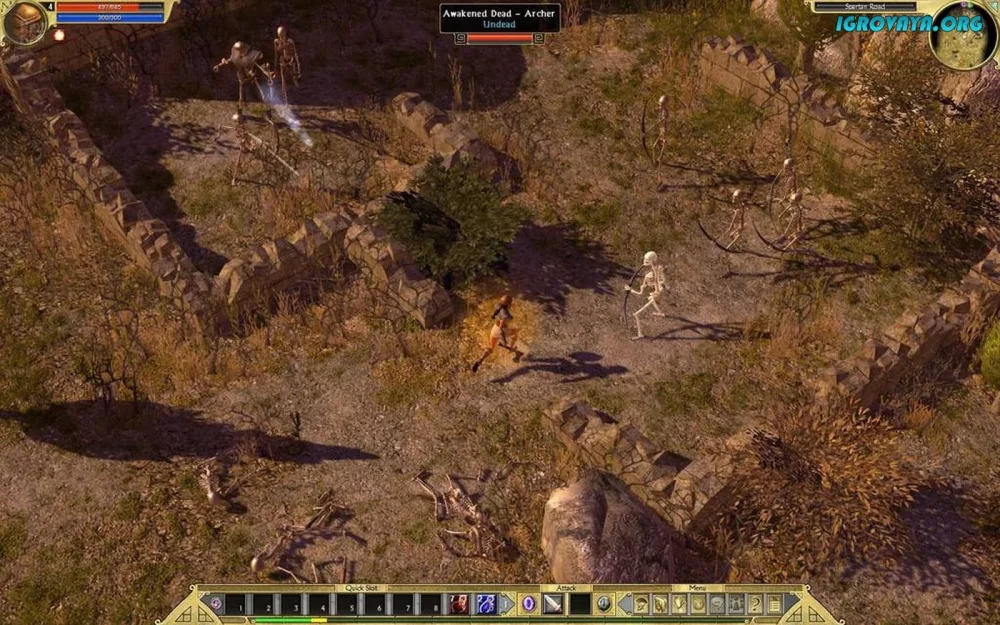Viewport: 1000px width, 625px height.
Task: Use the blue energy potion slot
Action: pos(486,604)
